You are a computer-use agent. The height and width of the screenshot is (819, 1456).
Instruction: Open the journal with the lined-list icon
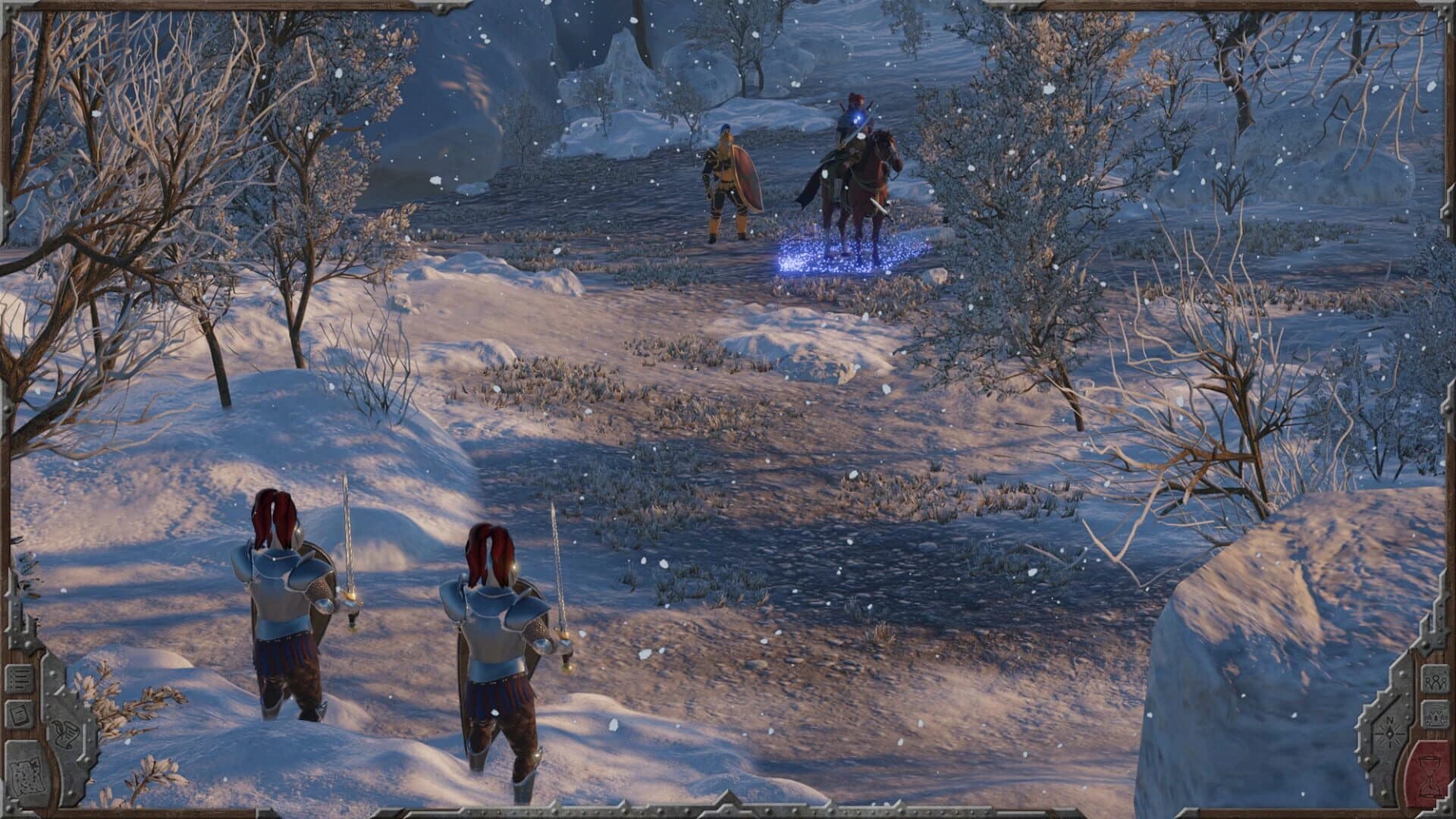click(x=19, y=679)
